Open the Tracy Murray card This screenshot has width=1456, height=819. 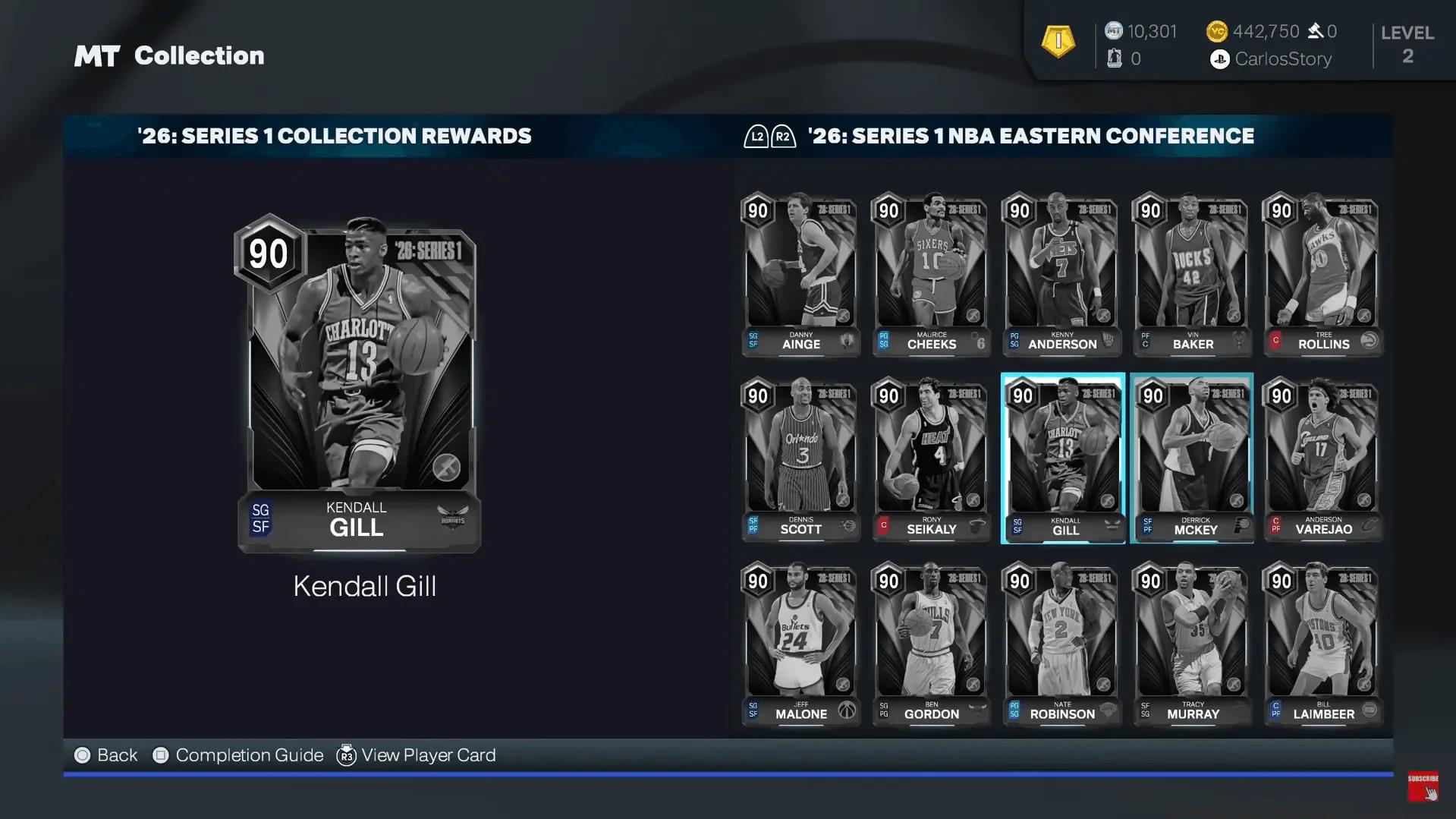(1193, 644)
